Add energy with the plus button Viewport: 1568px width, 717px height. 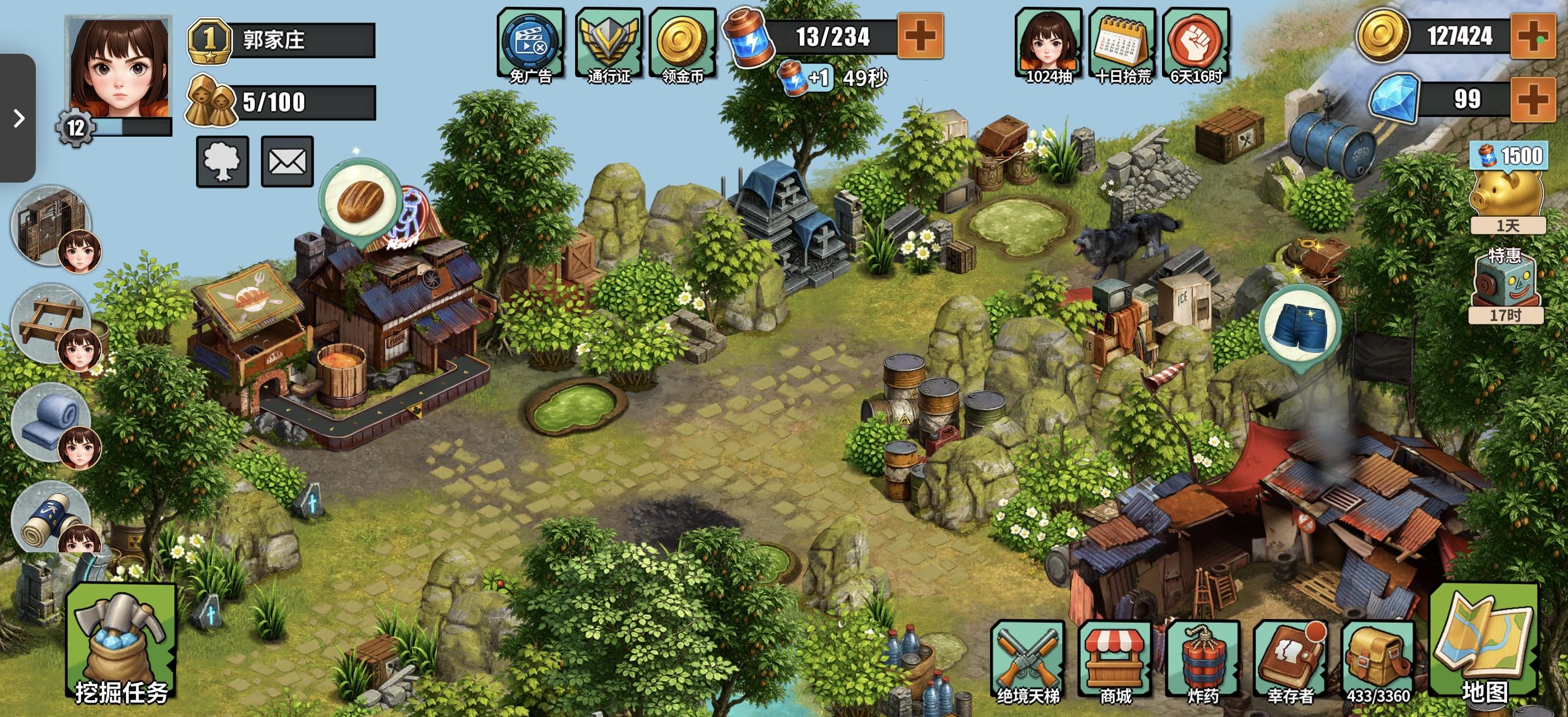[x=920, y=36]
